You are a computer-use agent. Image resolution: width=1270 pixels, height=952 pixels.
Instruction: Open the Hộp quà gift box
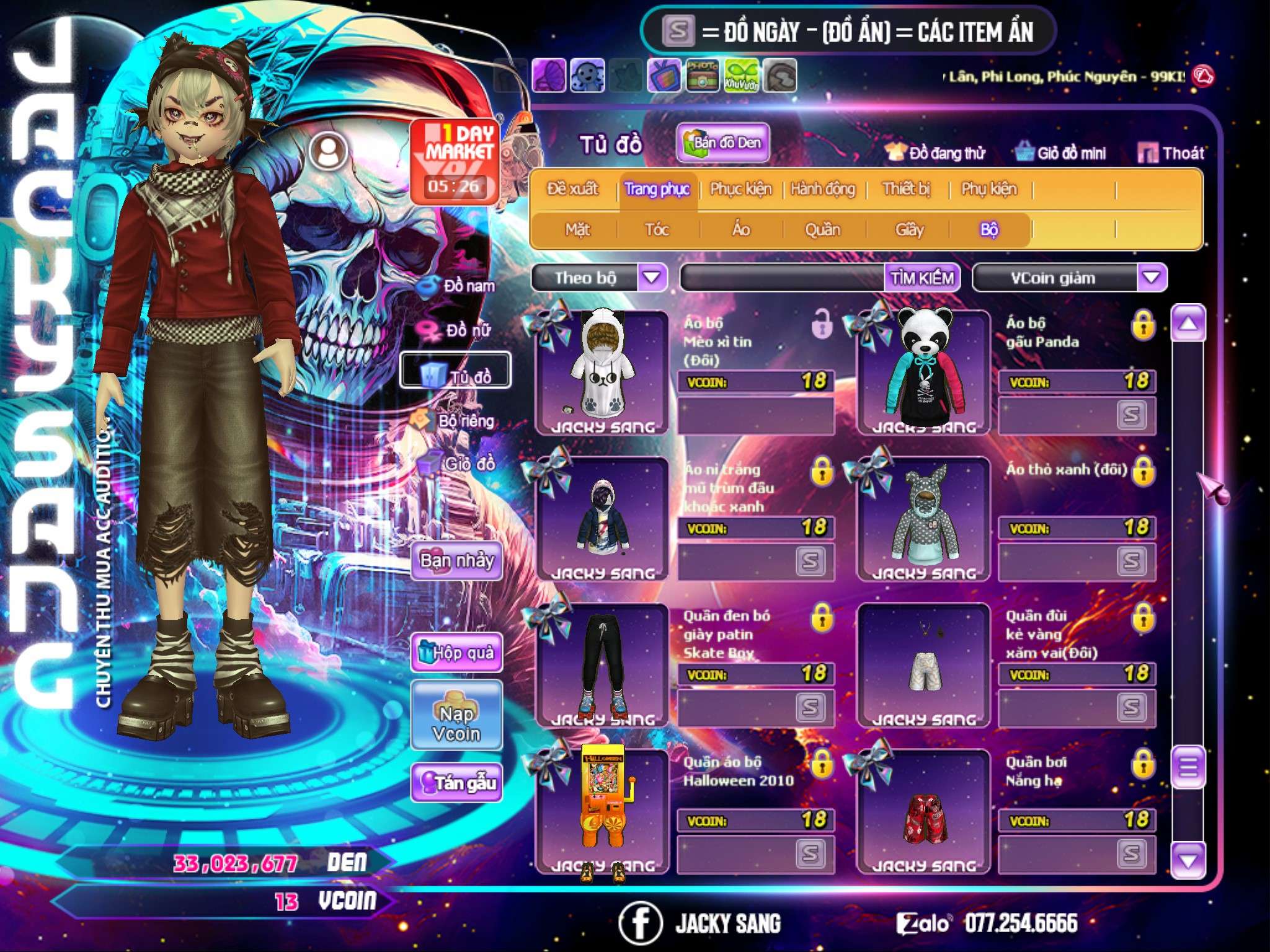pyautogui.click(x=456, y=653)
